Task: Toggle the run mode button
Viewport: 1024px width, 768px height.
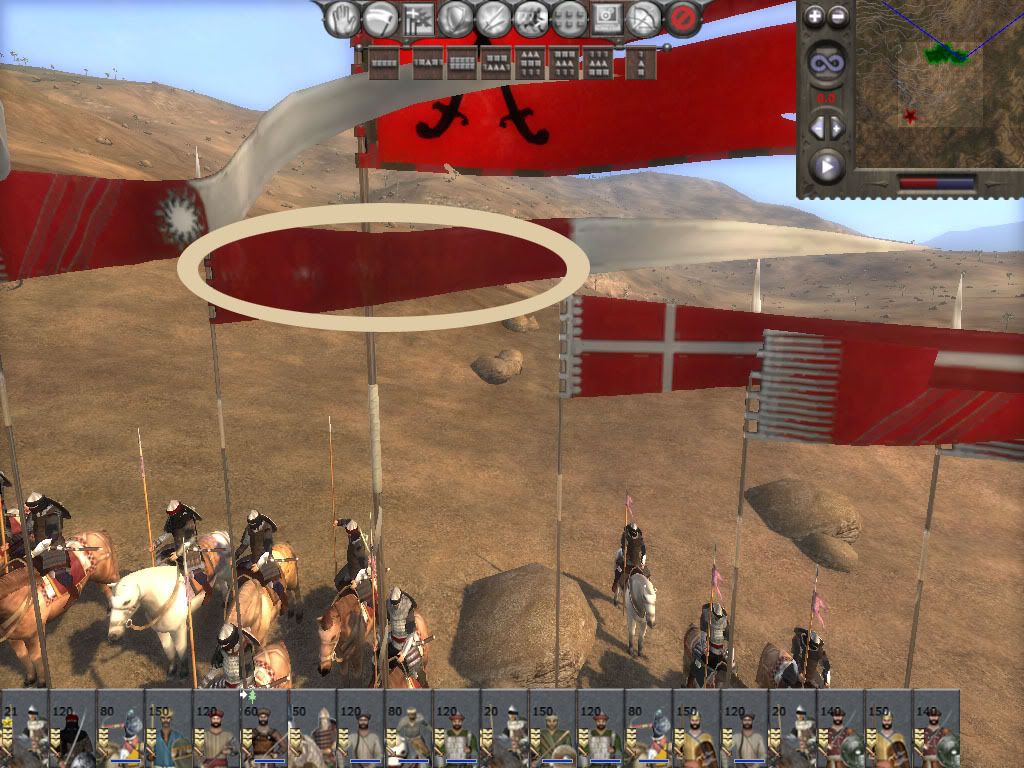Action: (x=531, y=17)
